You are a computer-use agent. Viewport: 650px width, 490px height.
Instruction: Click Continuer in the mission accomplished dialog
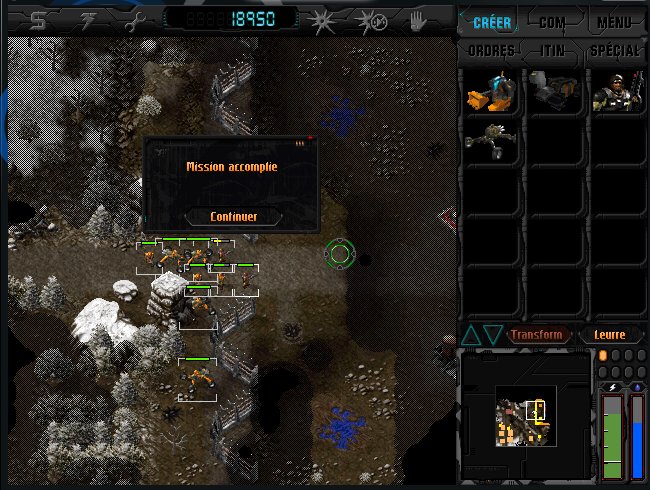tap(233, 217)
